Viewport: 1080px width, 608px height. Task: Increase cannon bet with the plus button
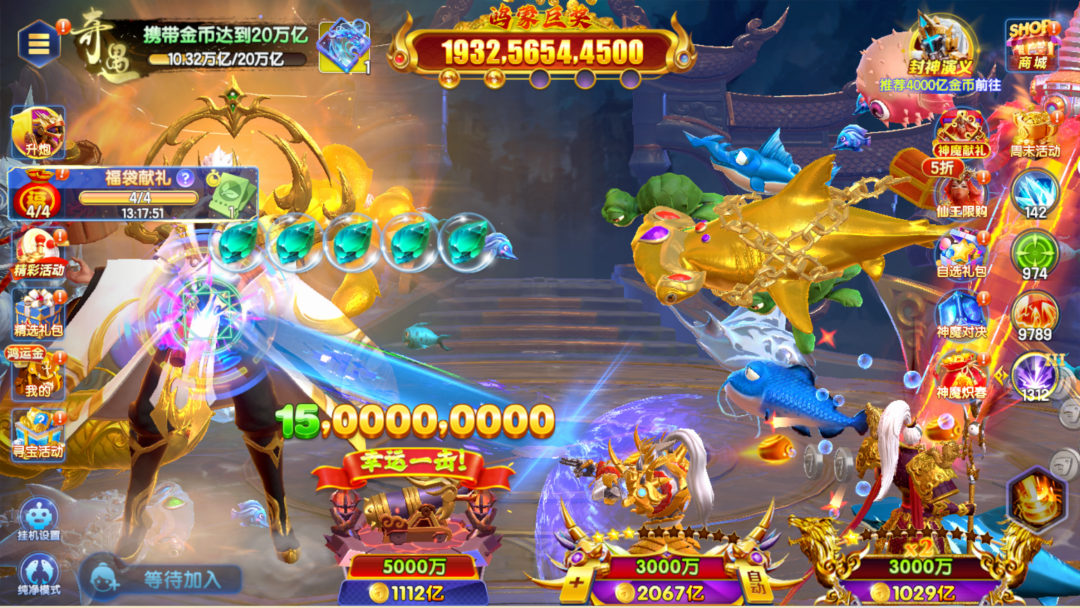576,580
